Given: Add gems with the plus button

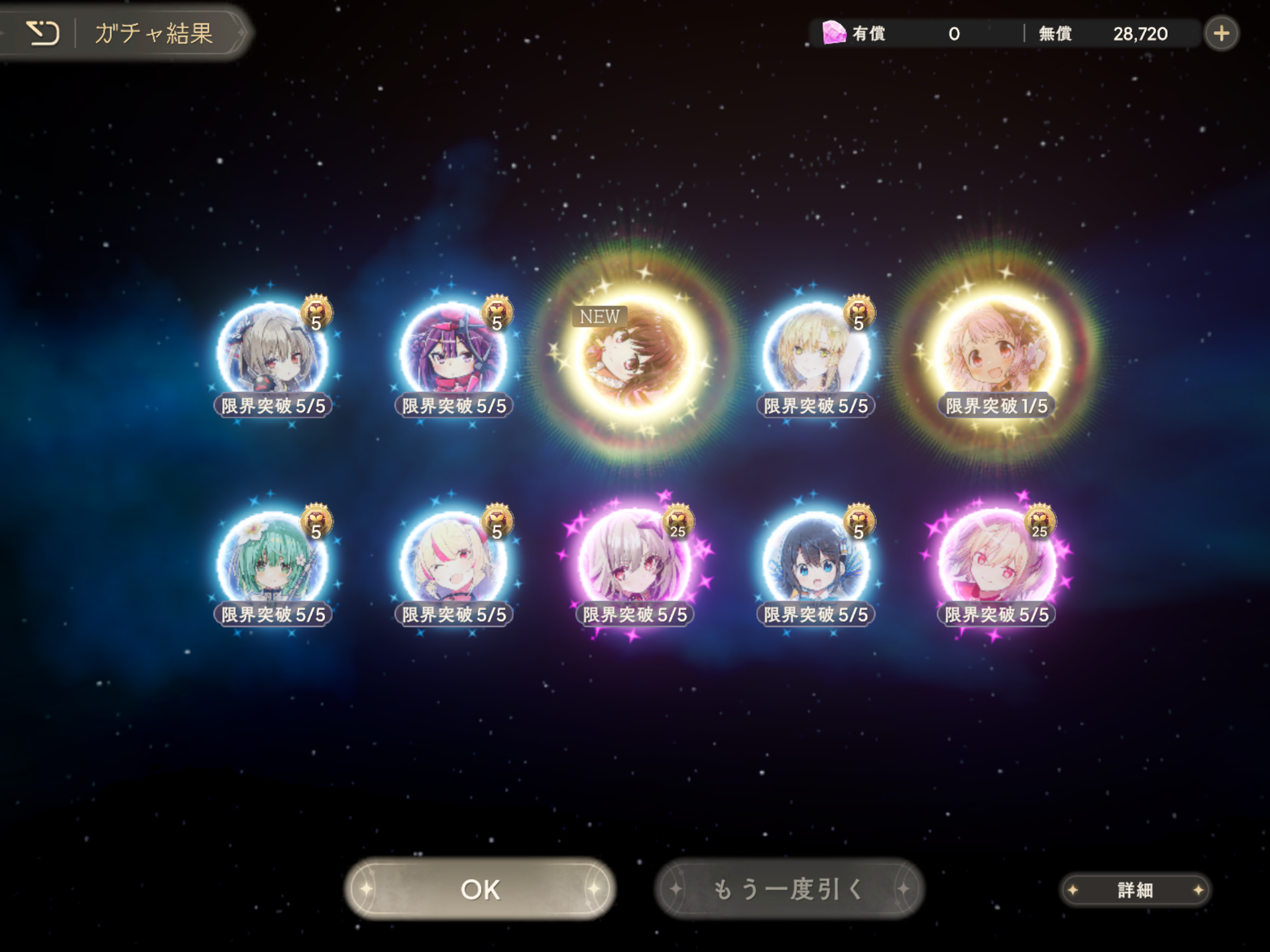Looking at the screenshot, I should 1222,33.
